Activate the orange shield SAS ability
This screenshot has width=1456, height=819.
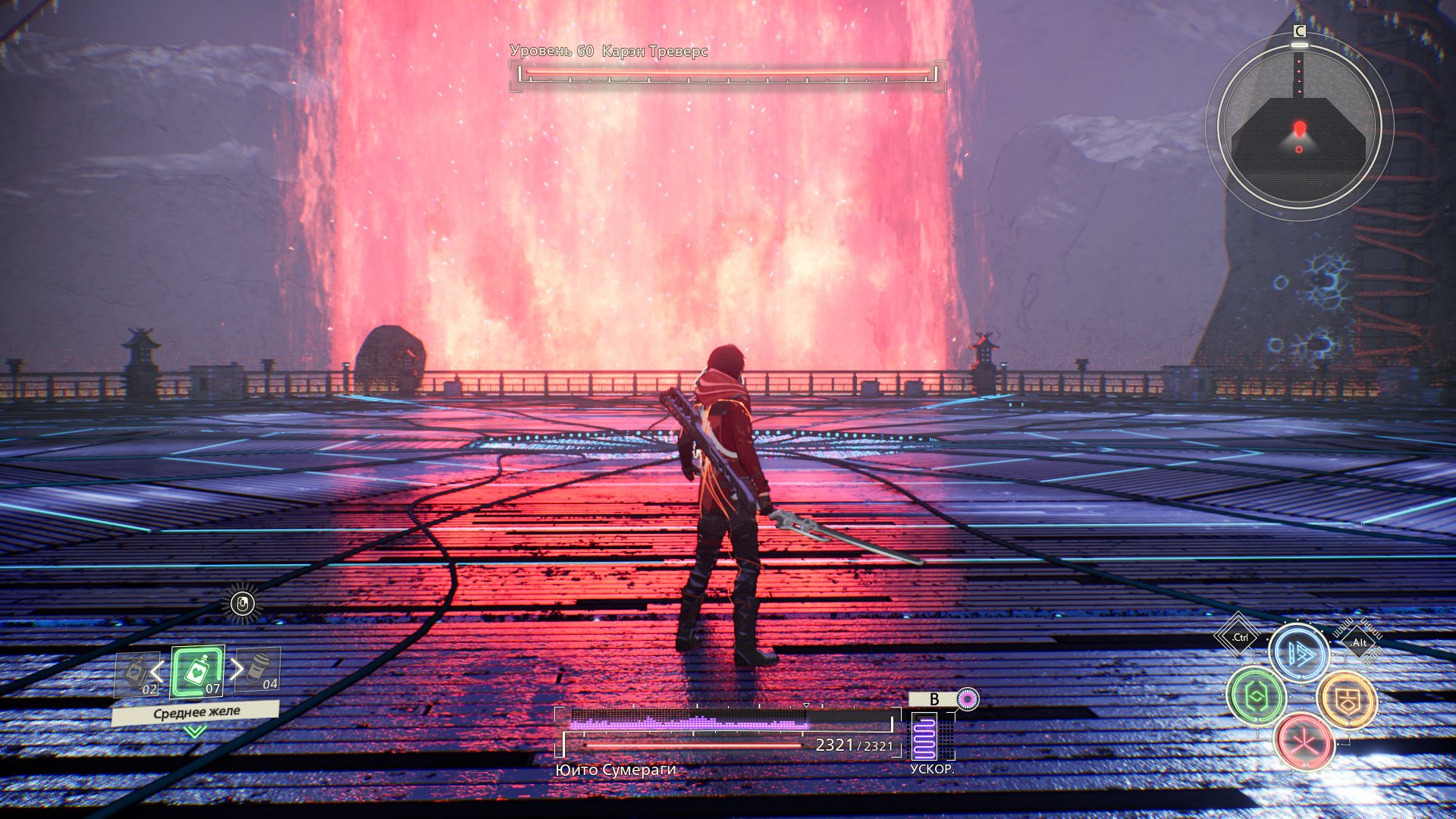point(1347,699)
